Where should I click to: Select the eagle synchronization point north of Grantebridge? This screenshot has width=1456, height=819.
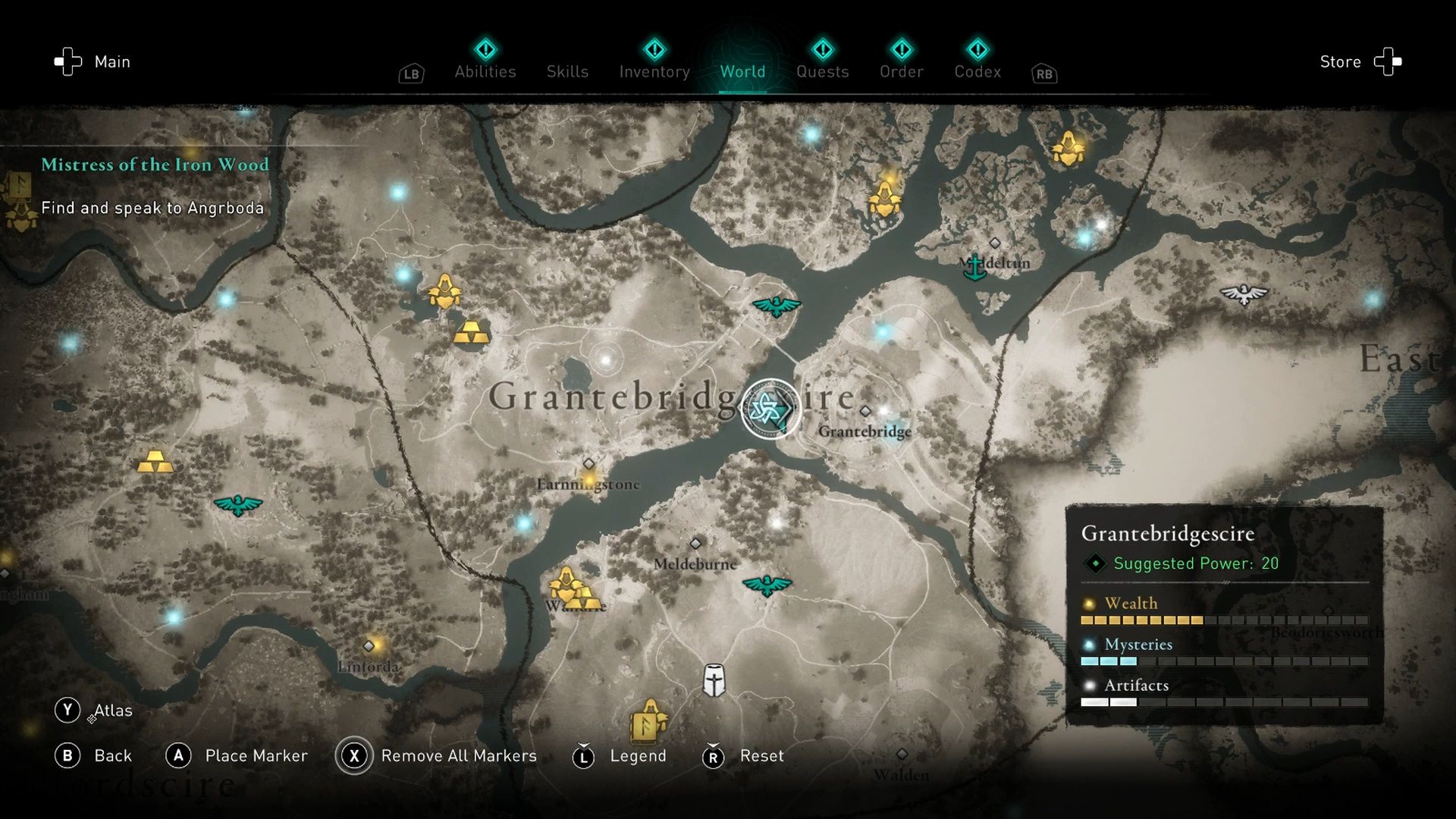[x=775, y=305]
